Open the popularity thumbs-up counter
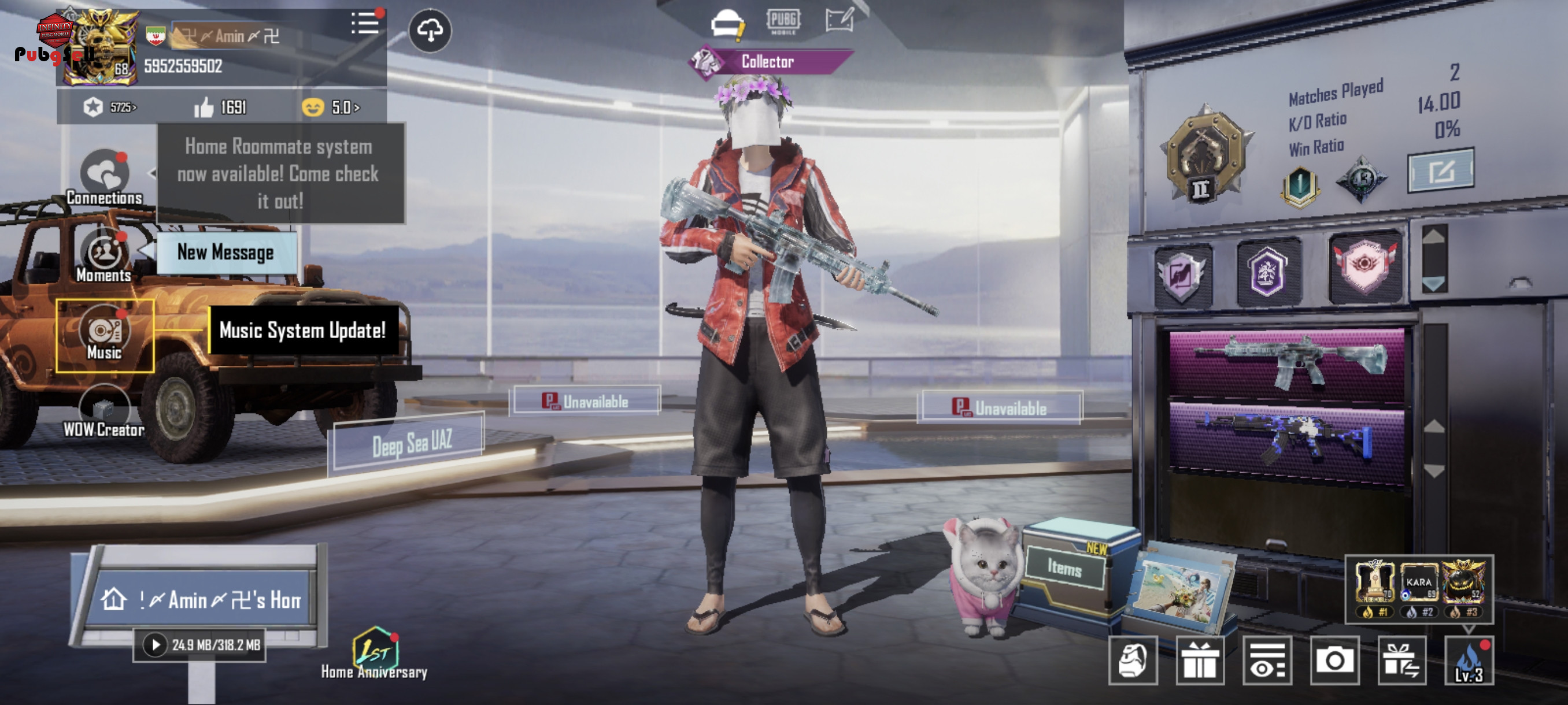This screenshot has width=1568, height=705. click(220, 107)
